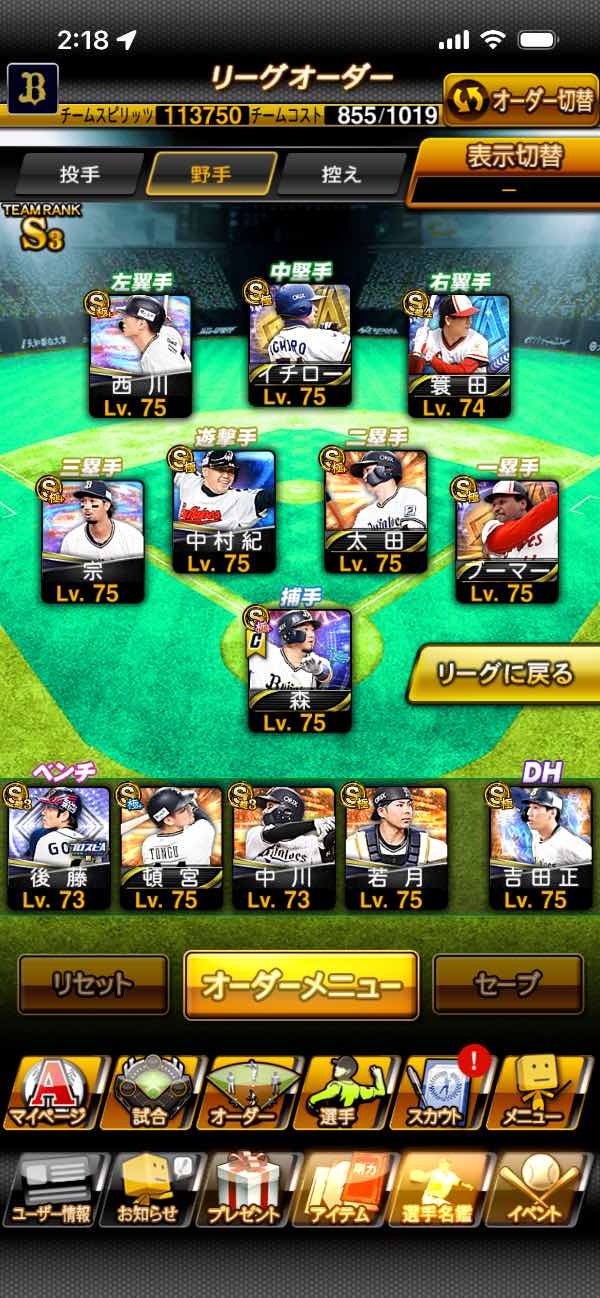Click リーグに戻る to return to league

click(x=504, y=674)
